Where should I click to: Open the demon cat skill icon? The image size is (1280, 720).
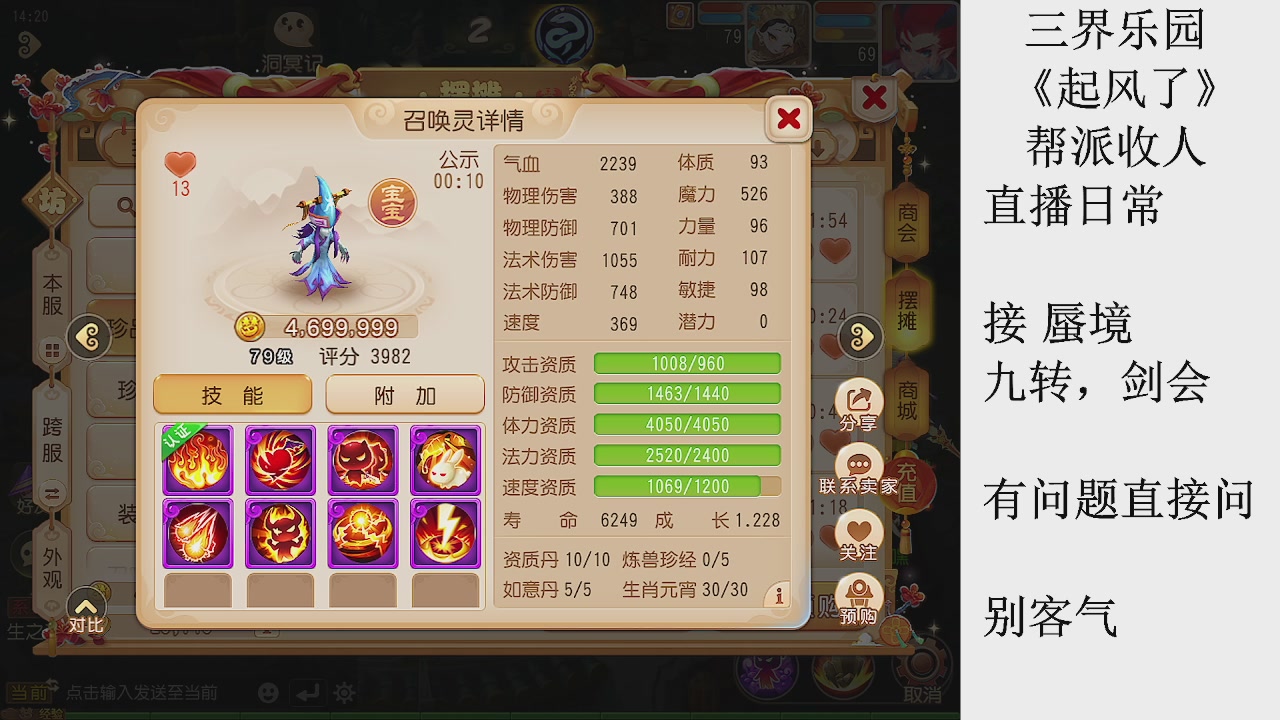363,460
